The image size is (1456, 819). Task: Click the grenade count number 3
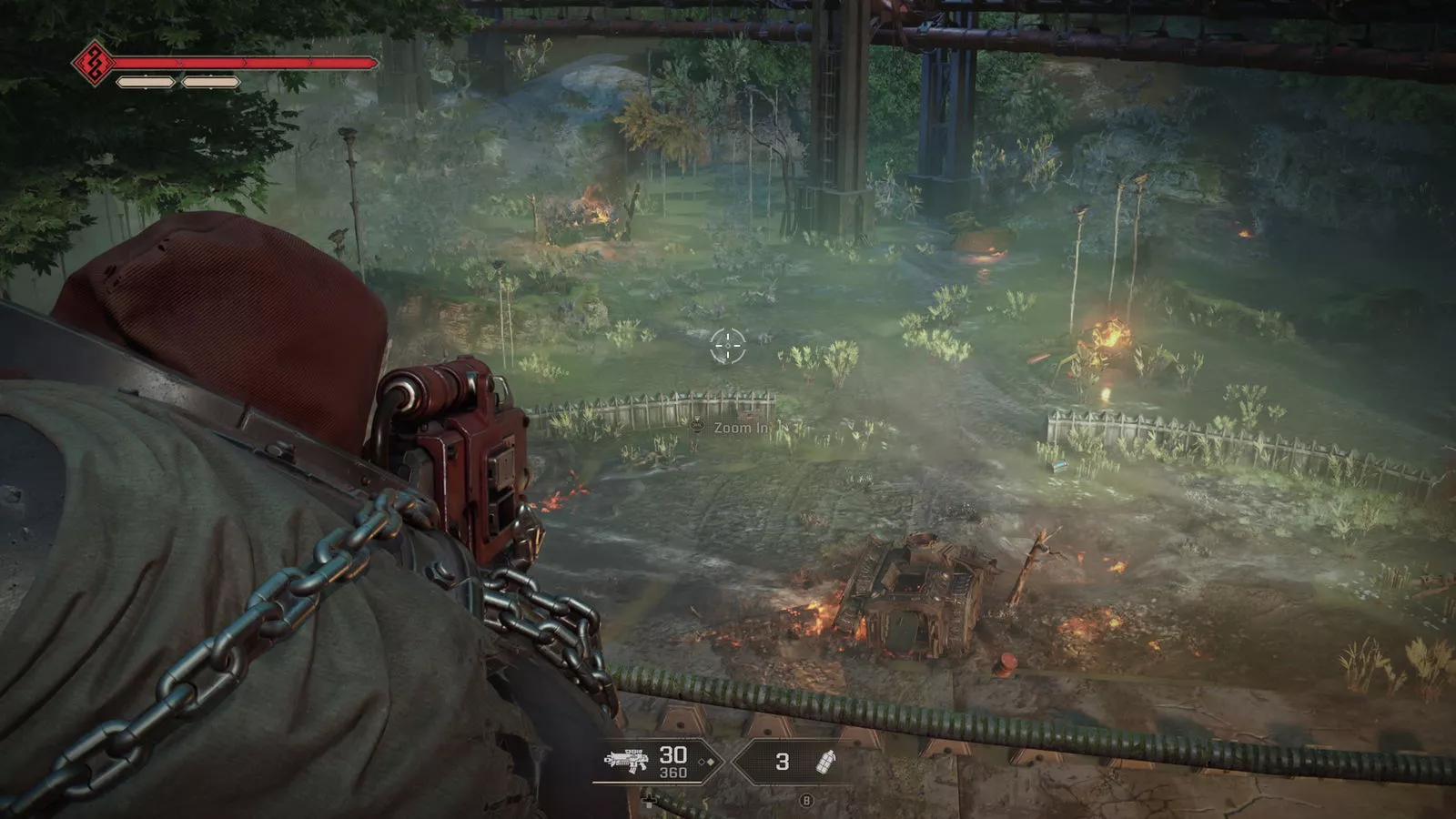[x=783, y=761]
